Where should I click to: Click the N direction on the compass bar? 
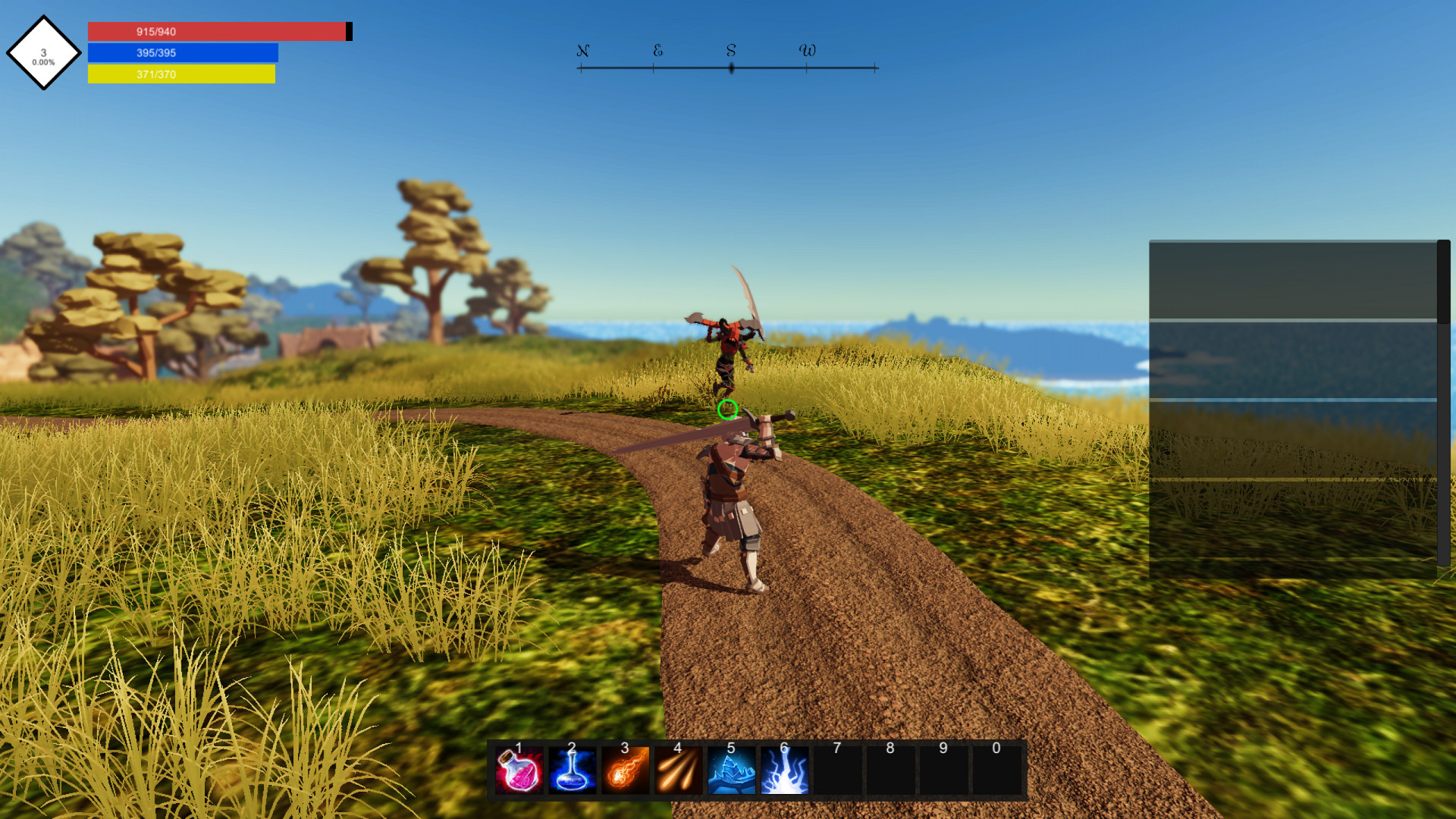click(582, 52)
